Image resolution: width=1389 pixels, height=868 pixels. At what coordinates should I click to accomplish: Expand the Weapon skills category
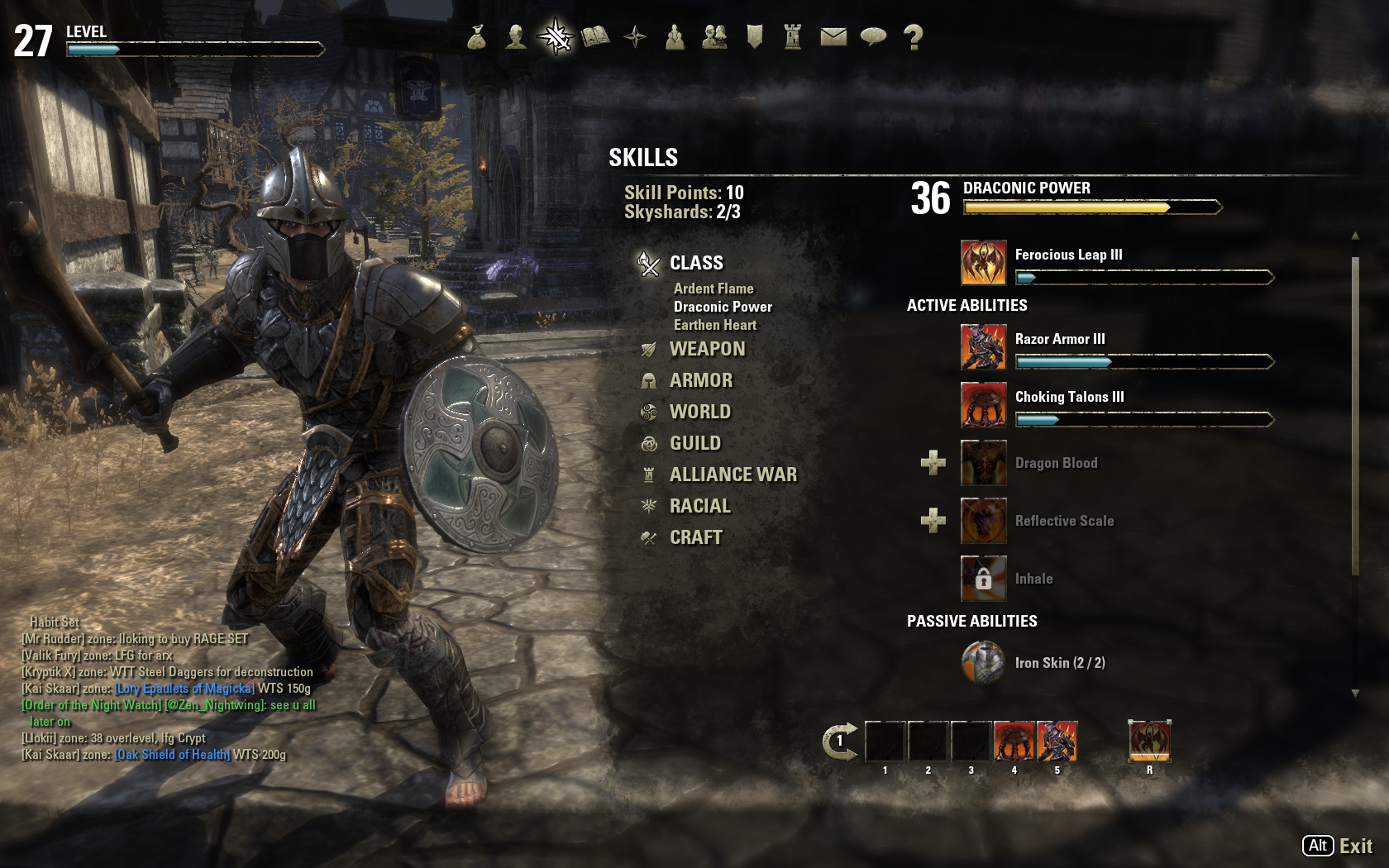(x=707, y=349)
